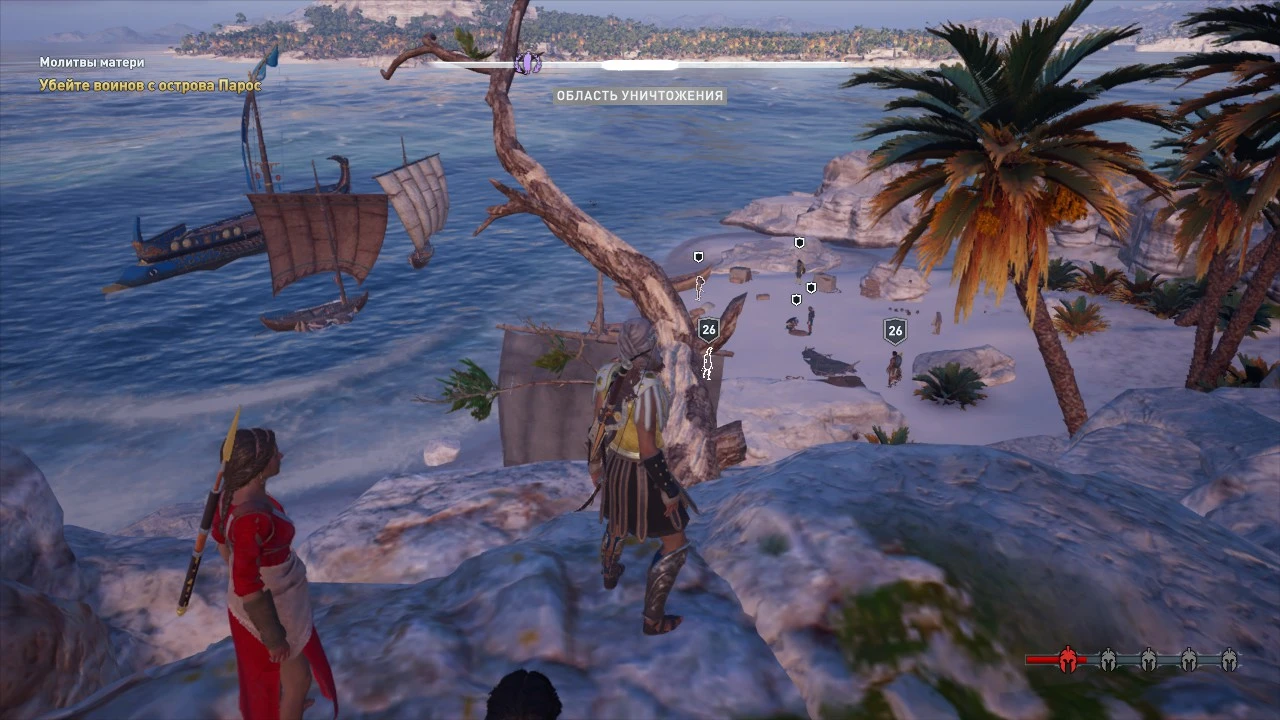The image size is (1280, 720).
Task: Click the soldier silhouette under left level badge
Action: pos(709,365)
